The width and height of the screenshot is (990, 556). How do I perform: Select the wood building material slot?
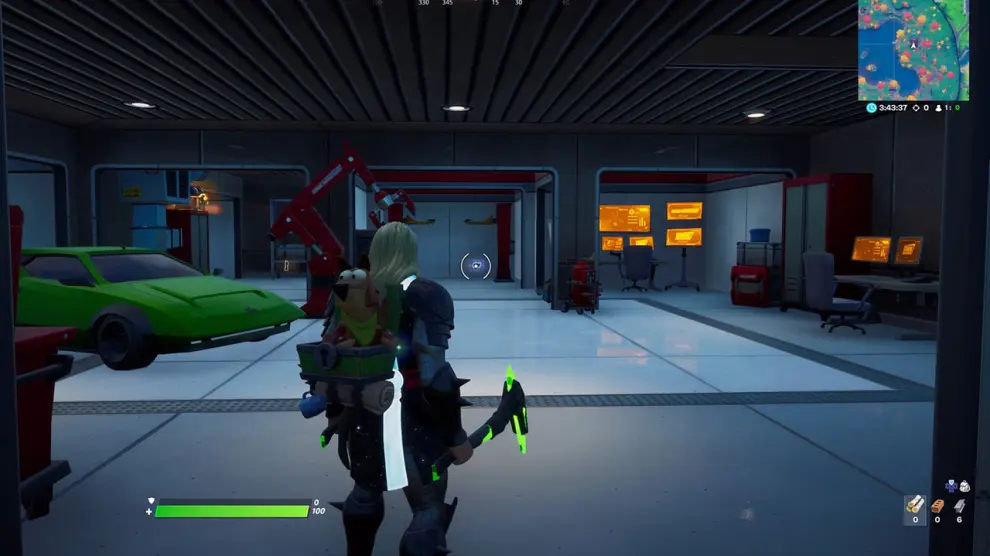tap(914, 505)
